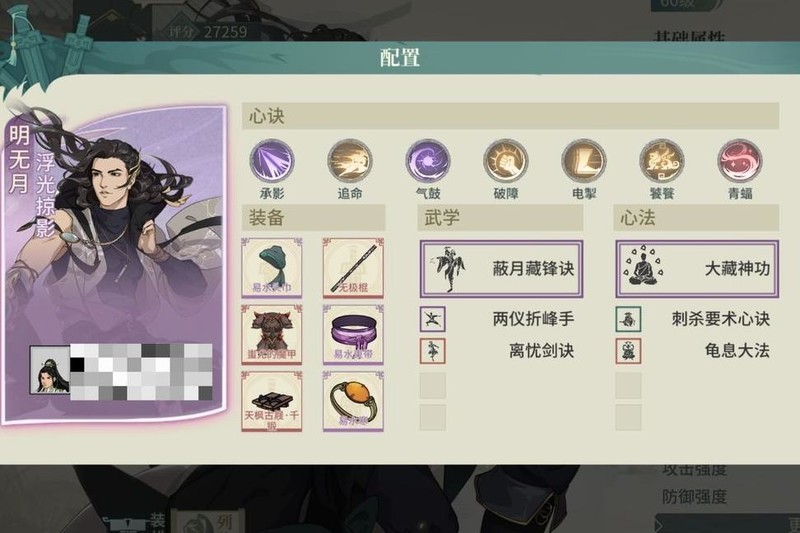Select the 刺杀要术心诀 inner skill entry

point(697,320)
